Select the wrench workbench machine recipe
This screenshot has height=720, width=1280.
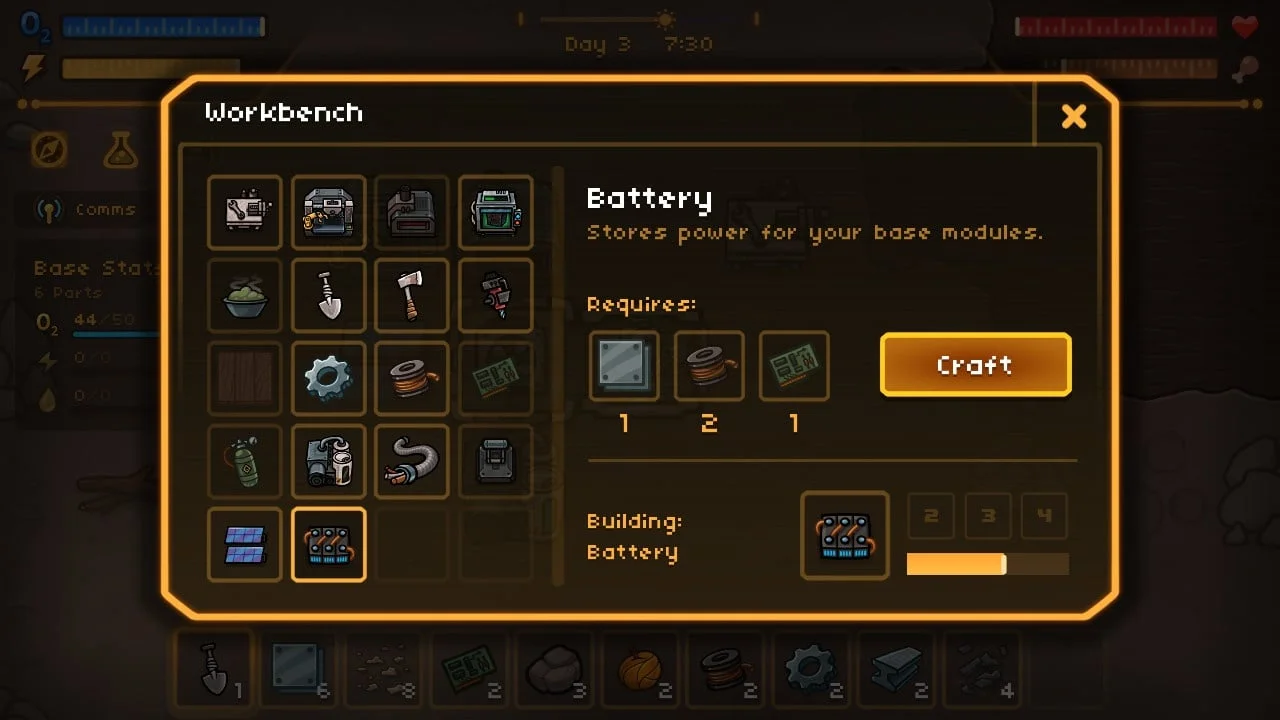(x=245, y=212)
